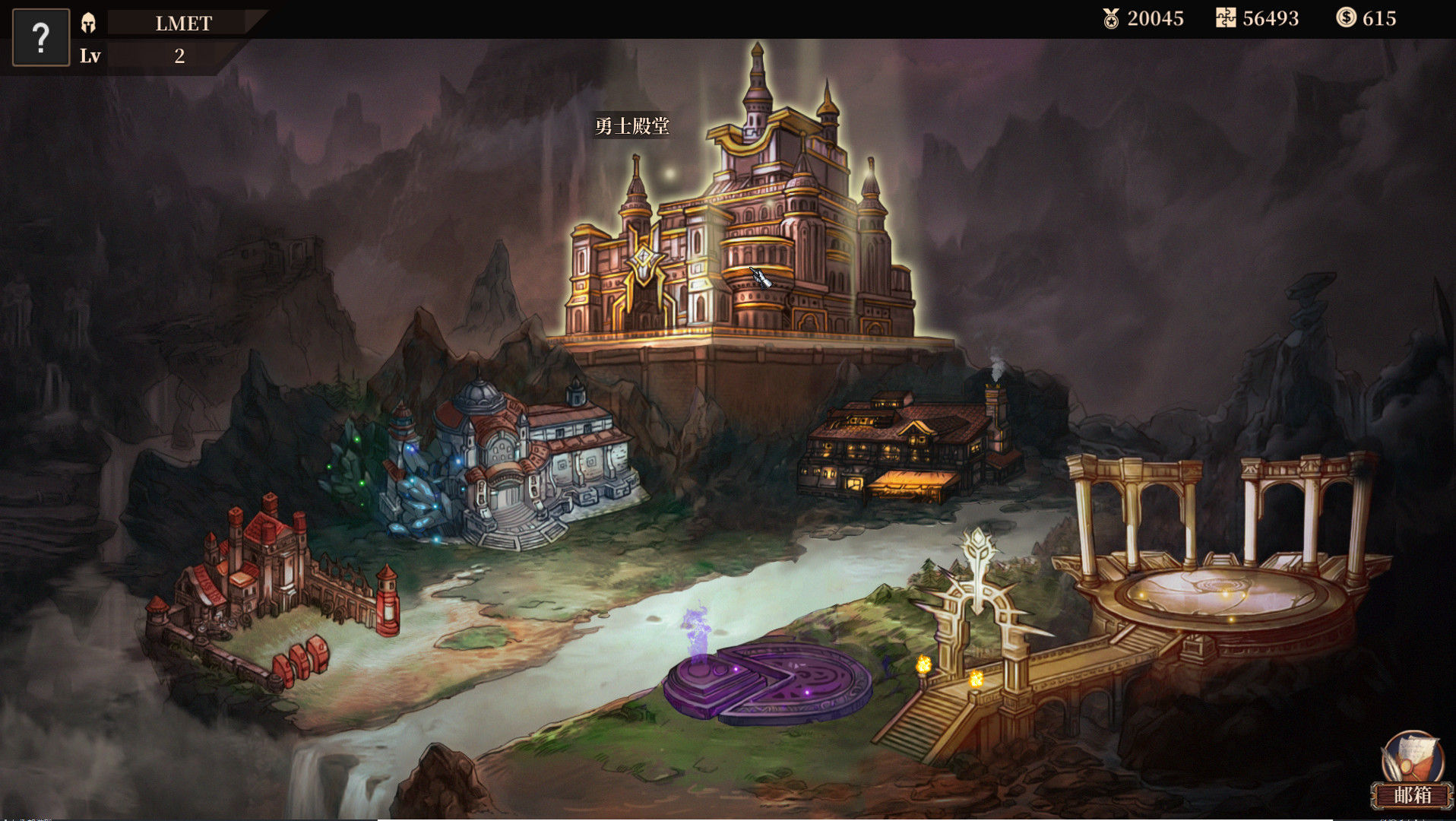Screen dimensions: 1456x821
Task: Click the Lv 2 level display
Action: click(137, 55)
